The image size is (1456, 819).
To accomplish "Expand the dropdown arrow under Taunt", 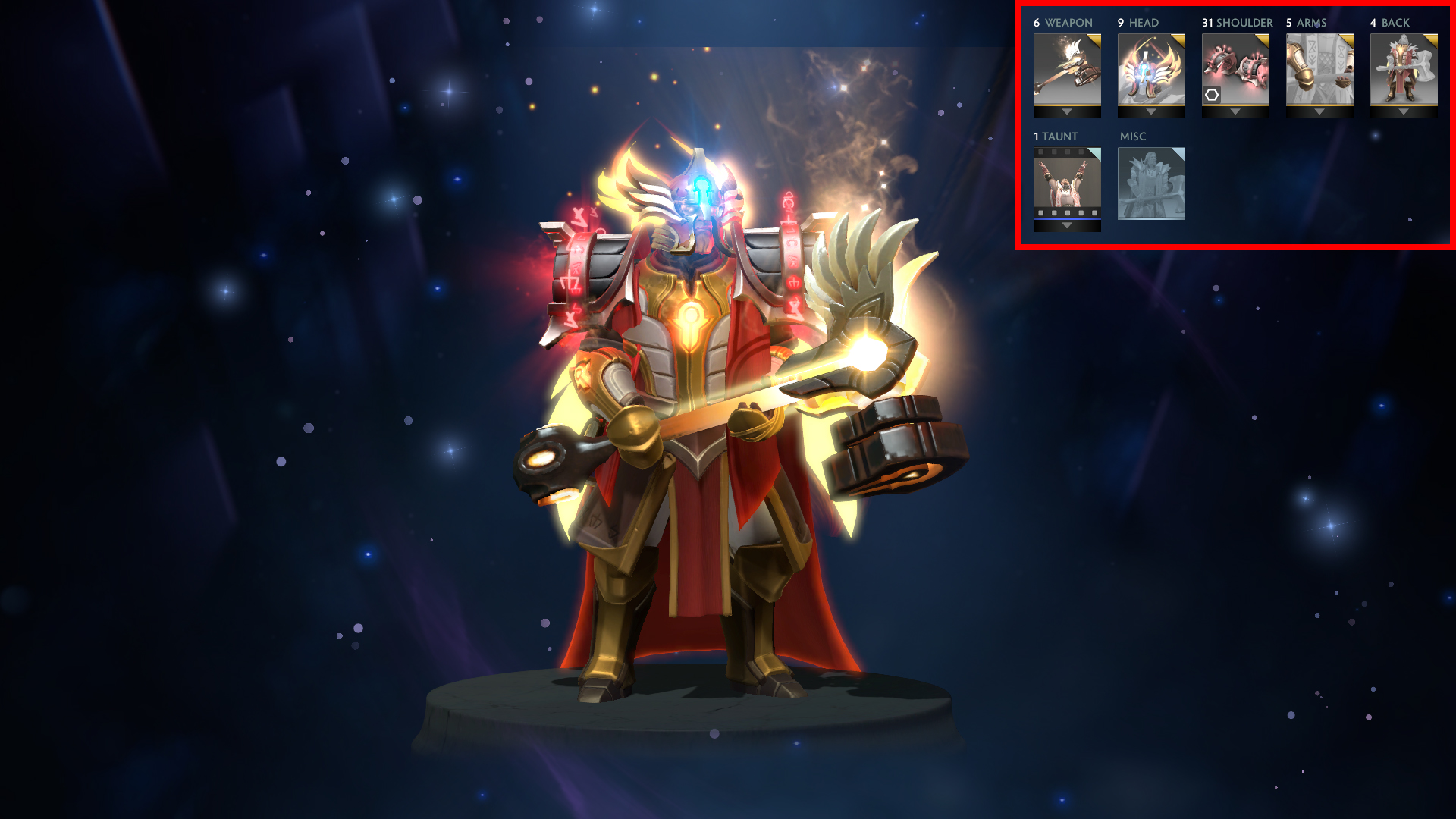I will [x=1067, y=226].
